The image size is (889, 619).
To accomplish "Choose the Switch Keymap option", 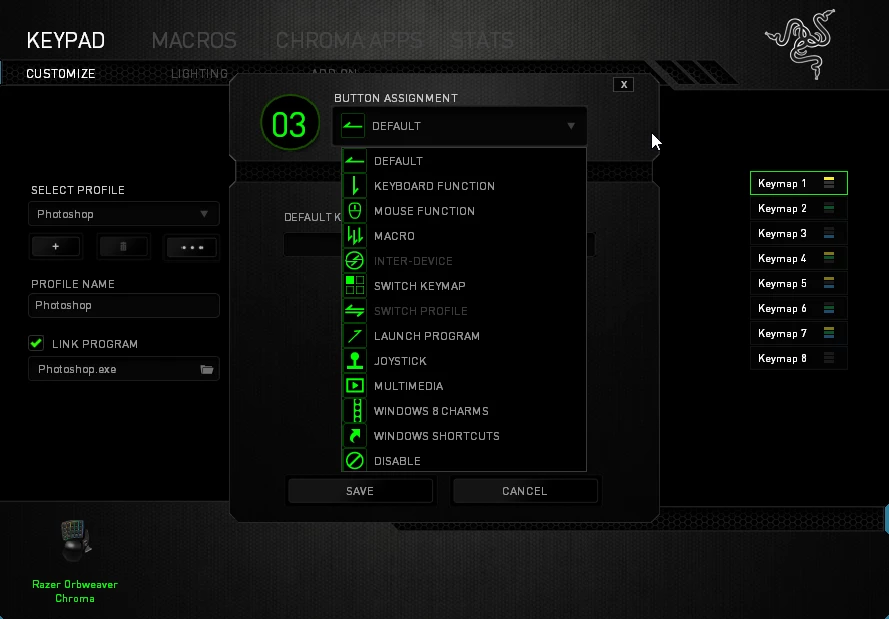I will click(419, 286).
